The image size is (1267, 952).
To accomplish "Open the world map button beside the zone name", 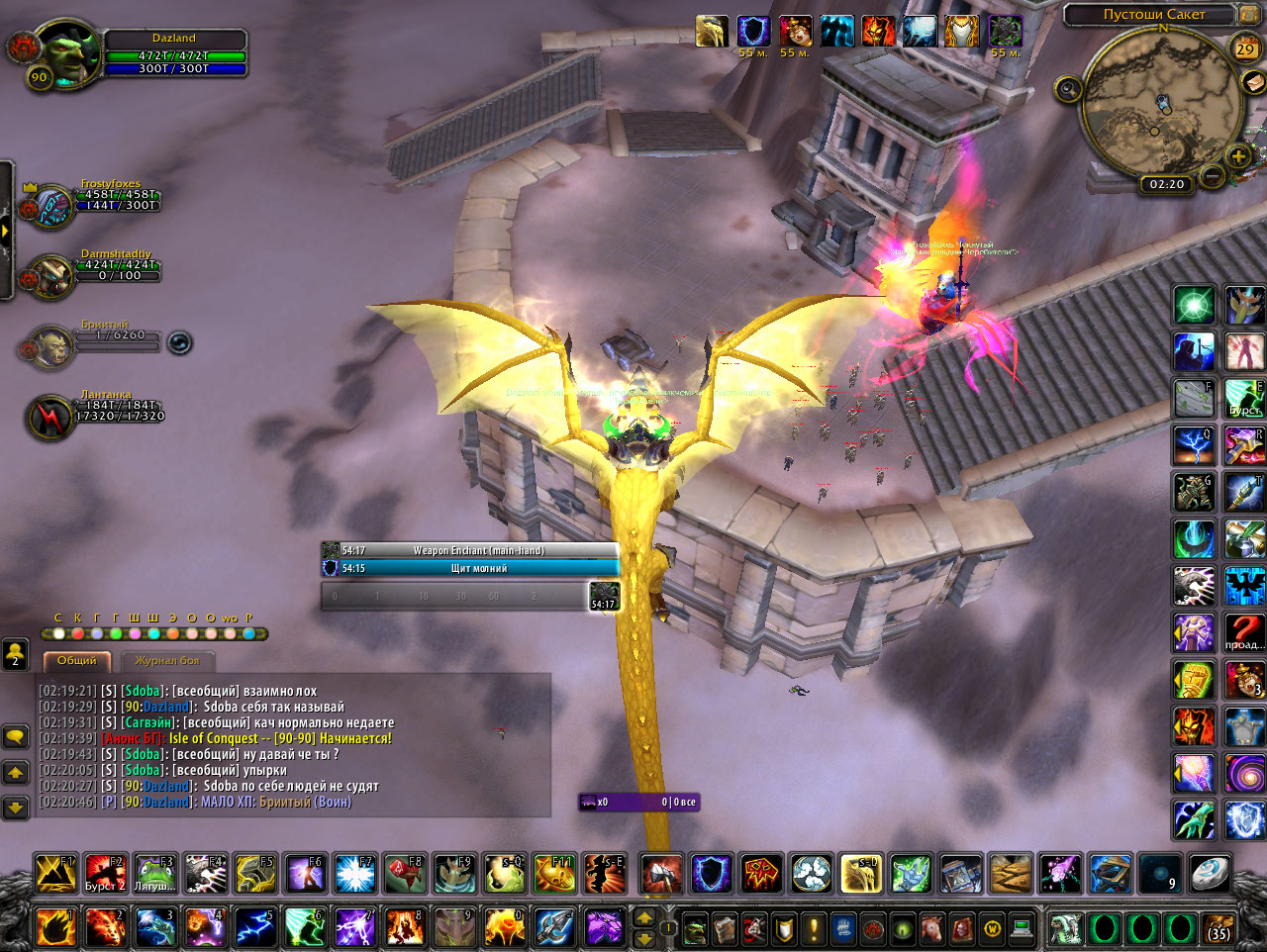I will coord(1251,14).
